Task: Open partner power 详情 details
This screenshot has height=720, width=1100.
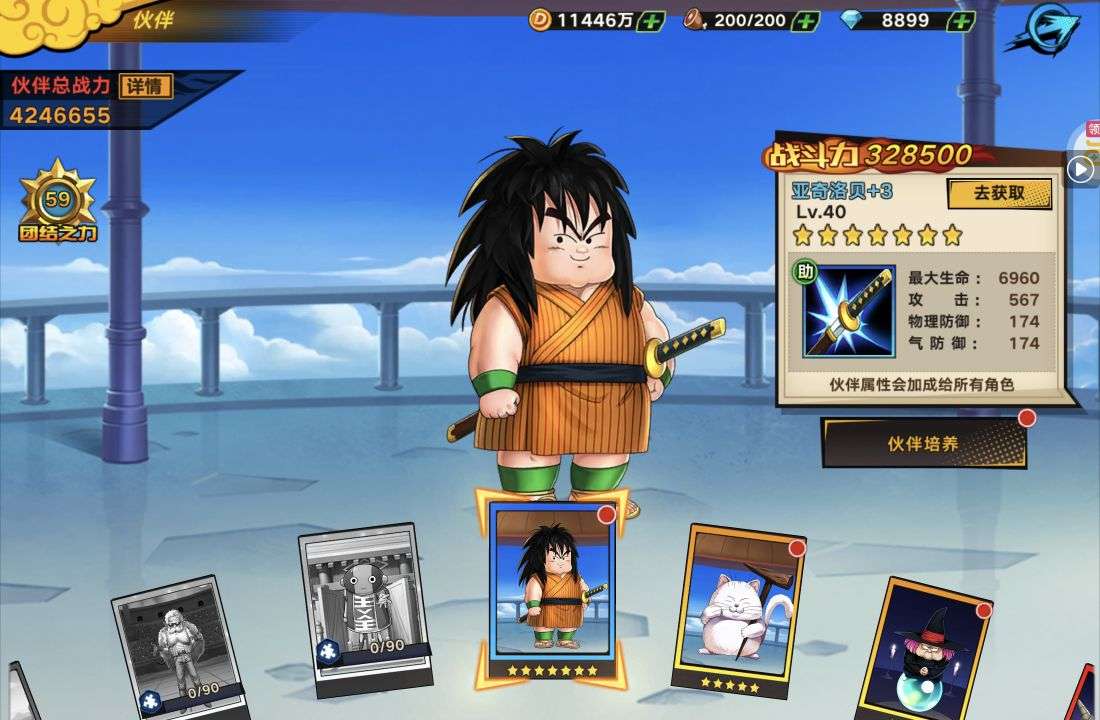Action: coord(146,86)
